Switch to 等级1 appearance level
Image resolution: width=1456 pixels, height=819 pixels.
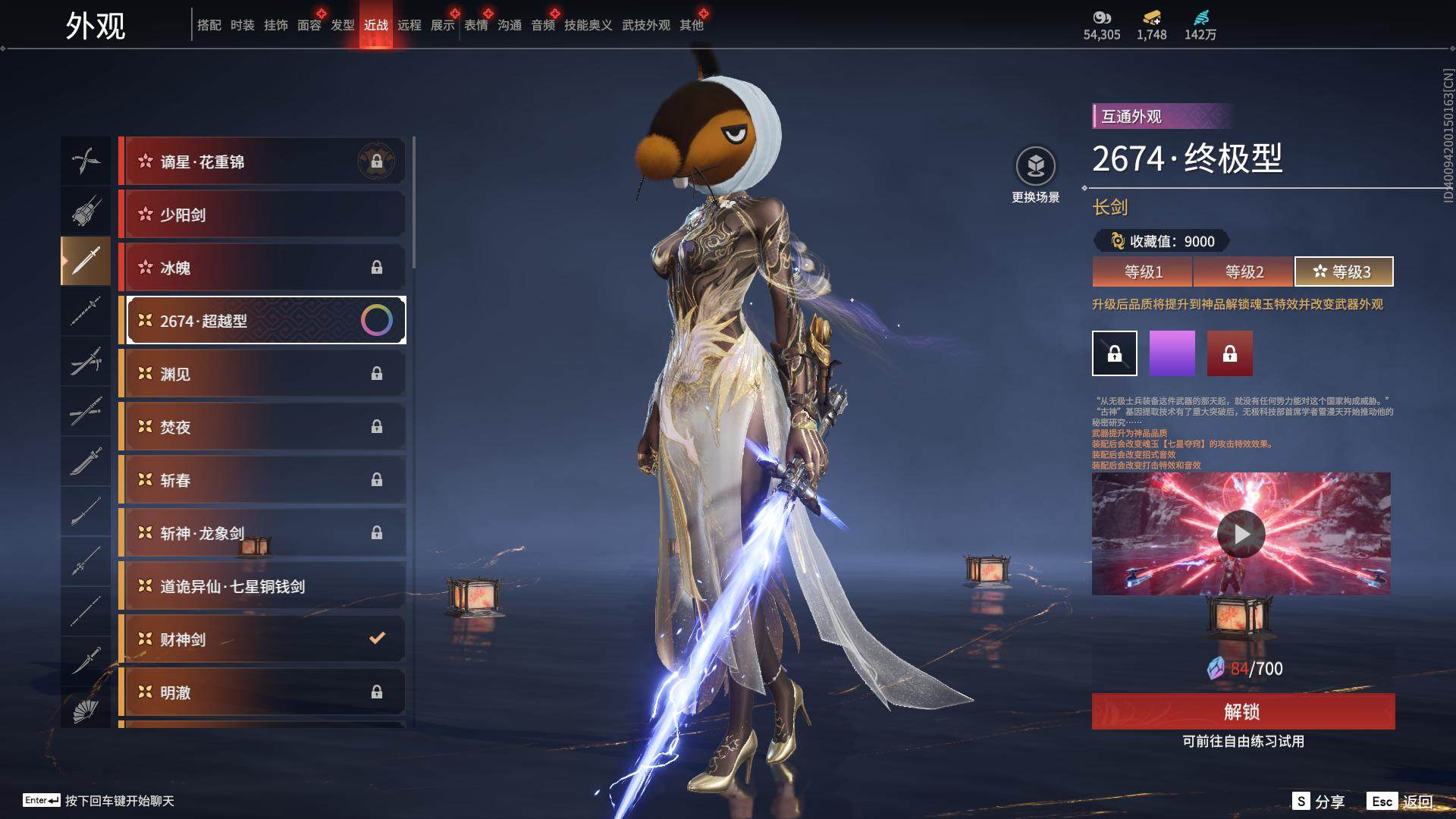pyautogui.click(x=1143, y=271)
